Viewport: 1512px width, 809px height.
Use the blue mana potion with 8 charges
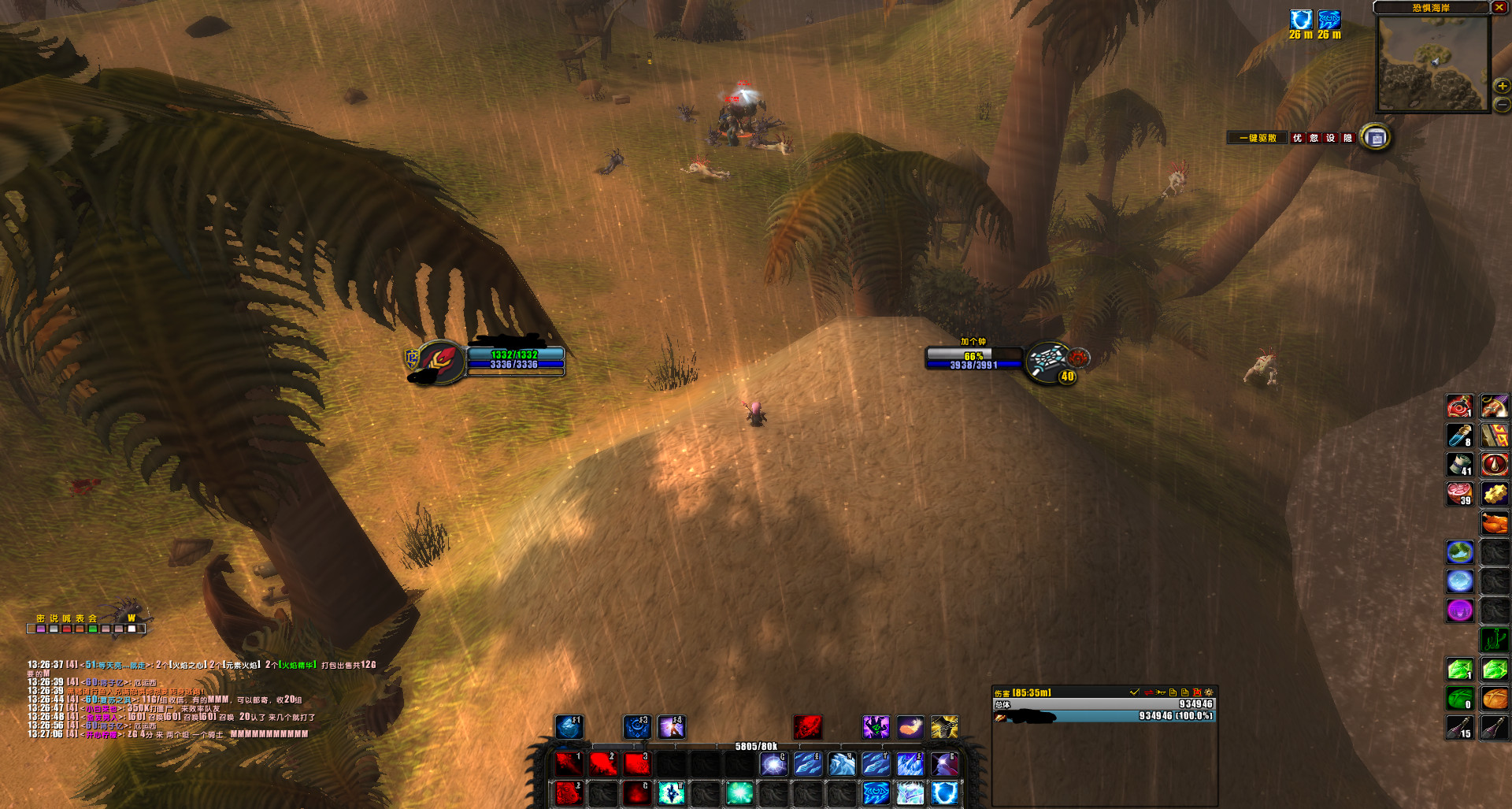1459,435
